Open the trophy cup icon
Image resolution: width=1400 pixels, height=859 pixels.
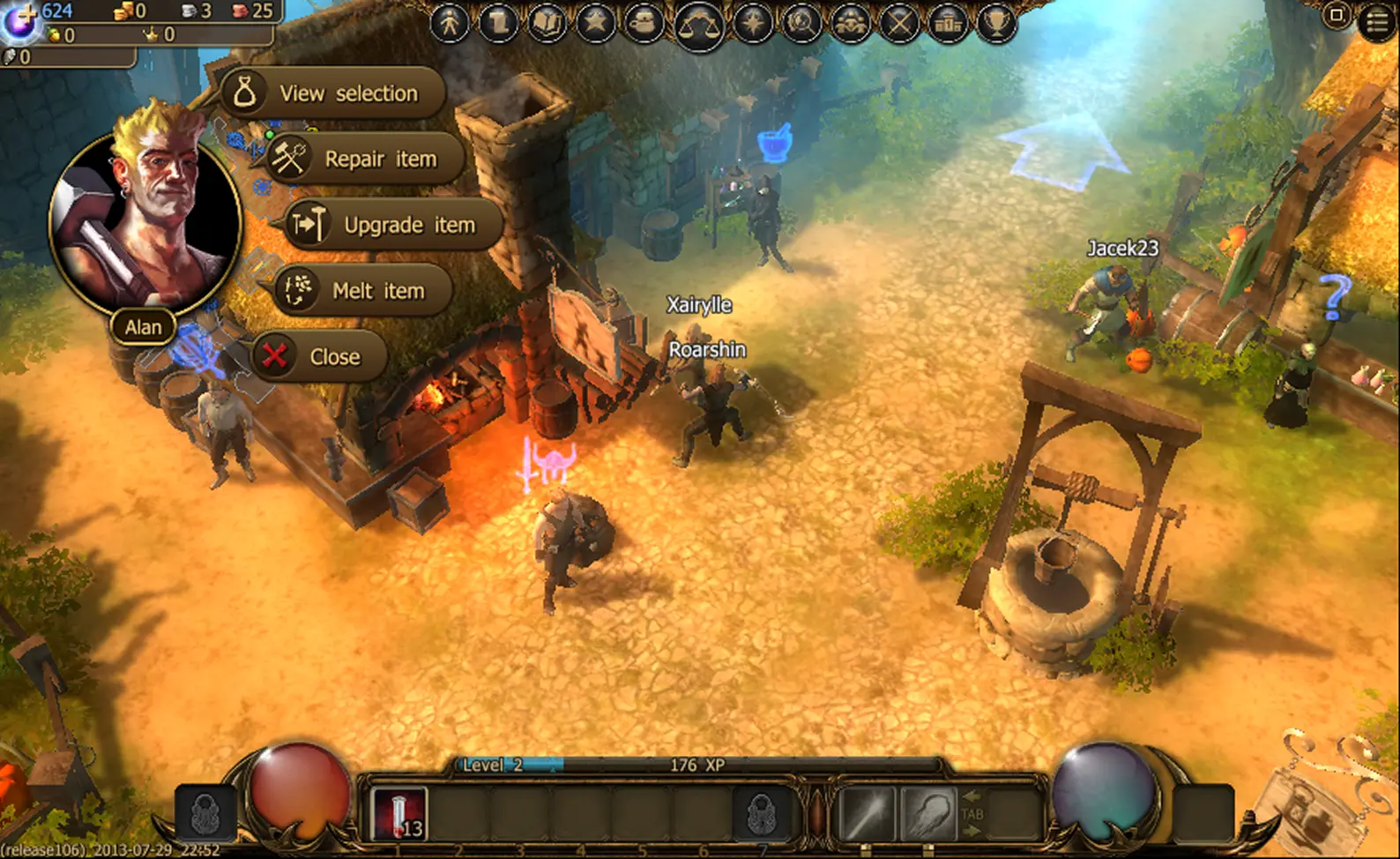click(997, 23)
